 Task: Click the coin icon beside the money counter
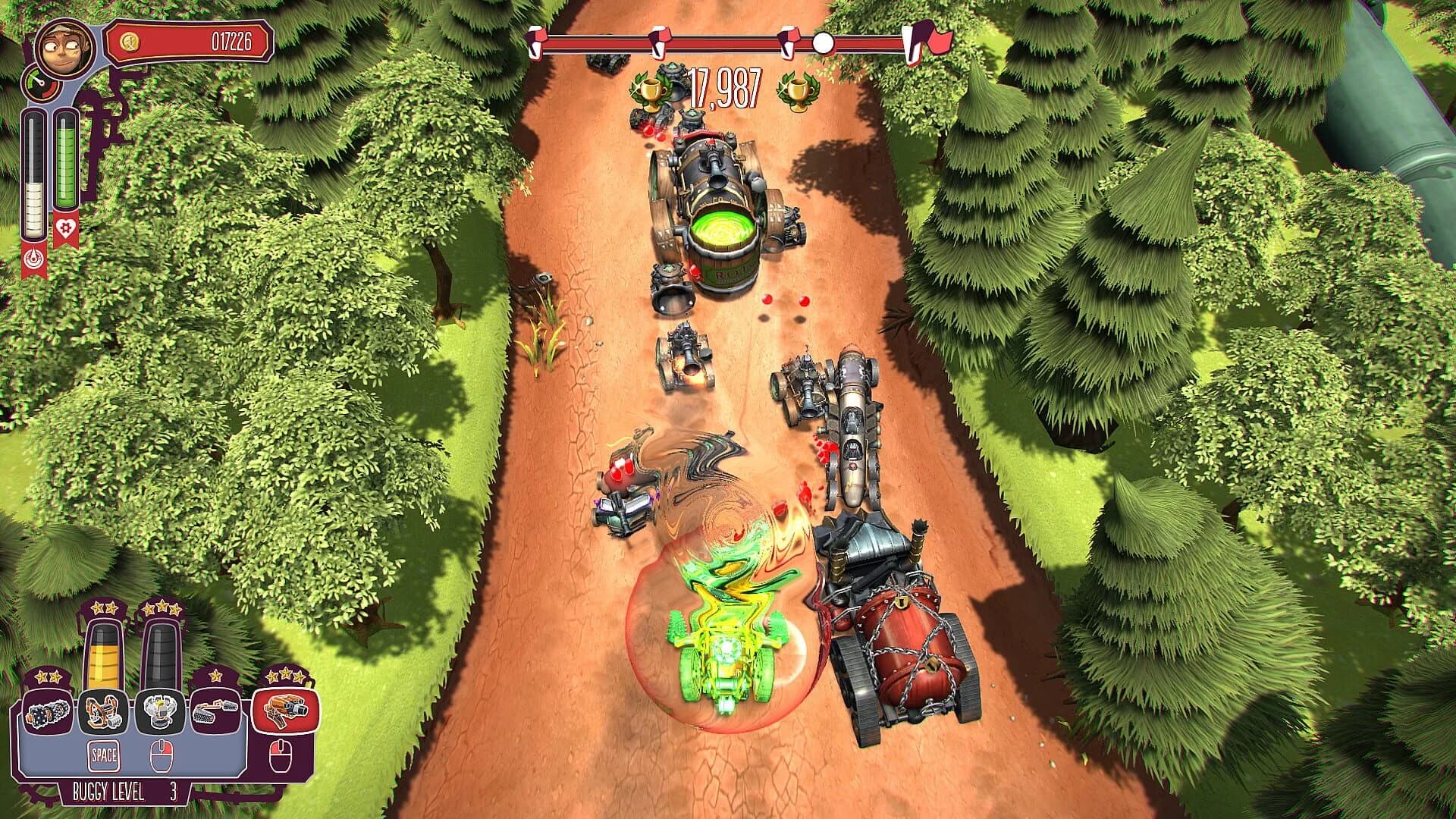tap(129, 42)
